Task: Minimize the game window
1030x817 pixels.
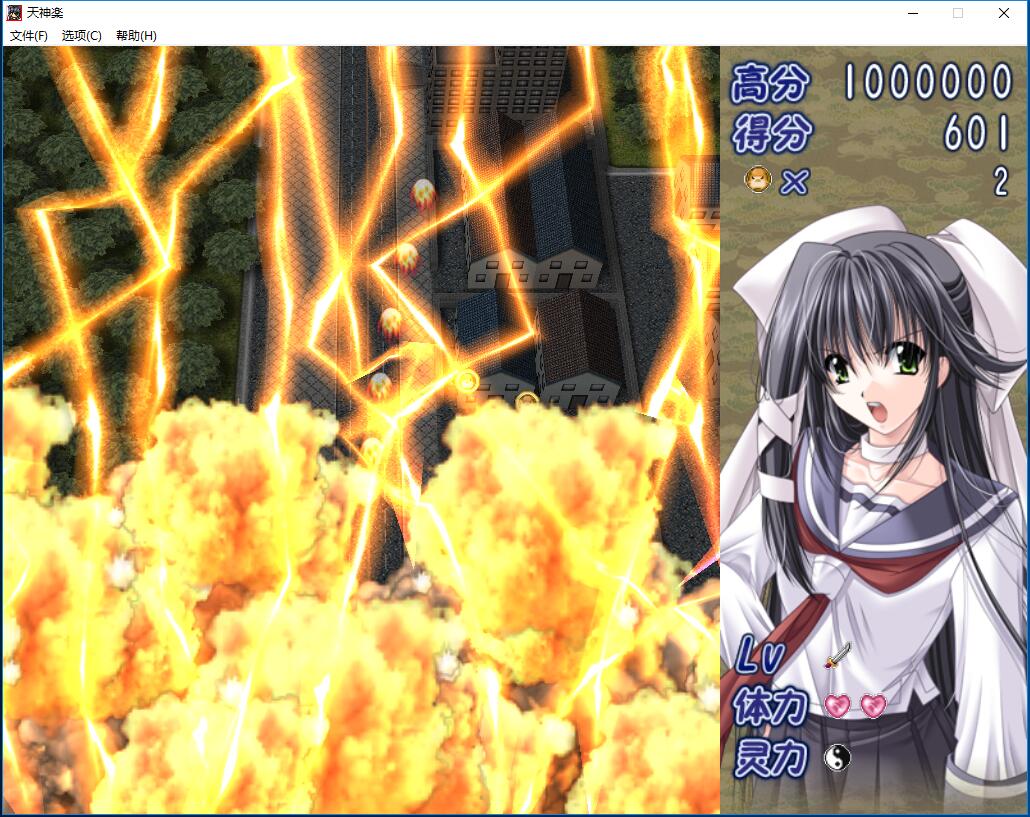Action: click(x=912, y=13)
